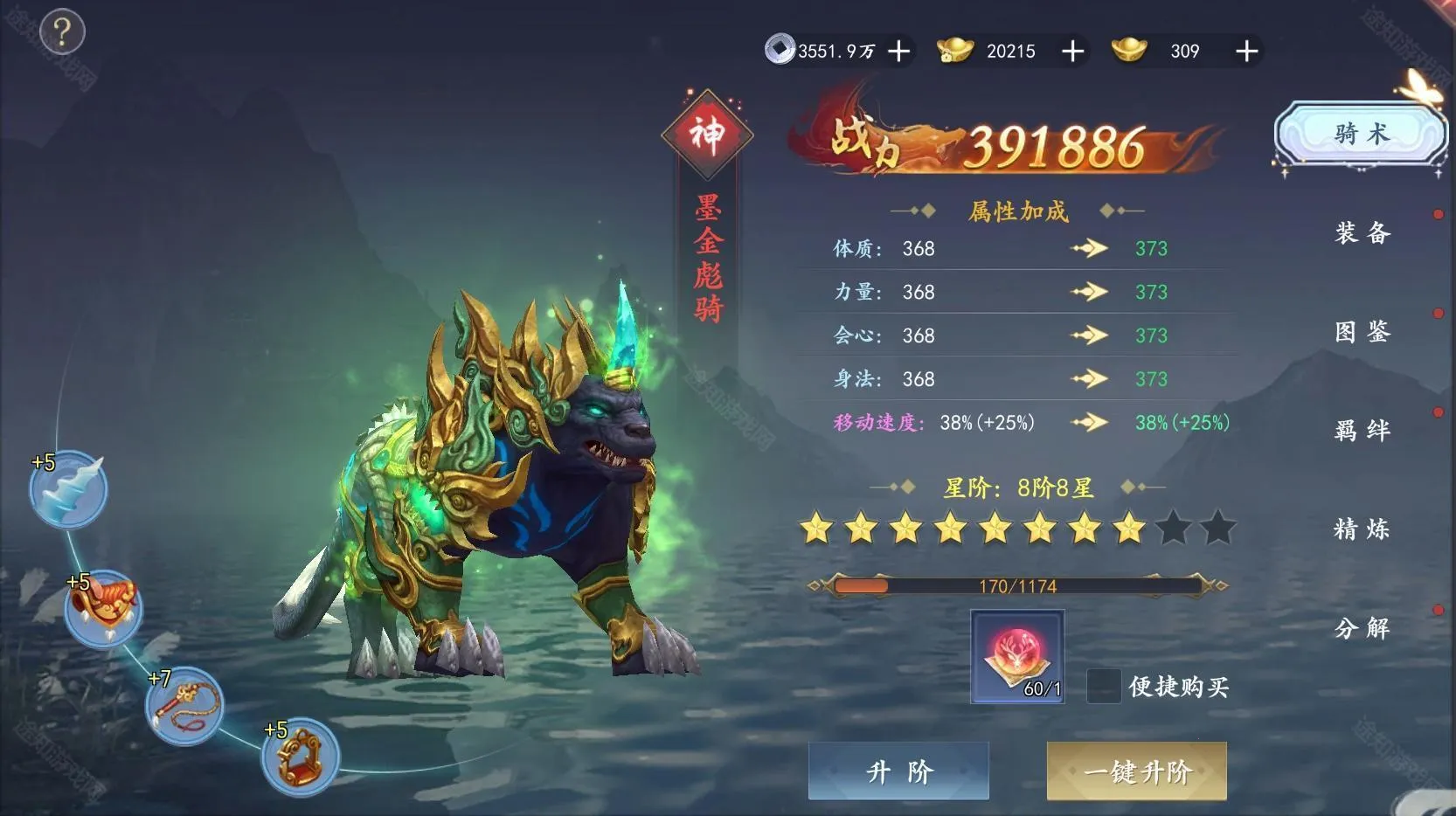
Task: Add gold with the plus next to 20215
Action: click(1072, 52)
